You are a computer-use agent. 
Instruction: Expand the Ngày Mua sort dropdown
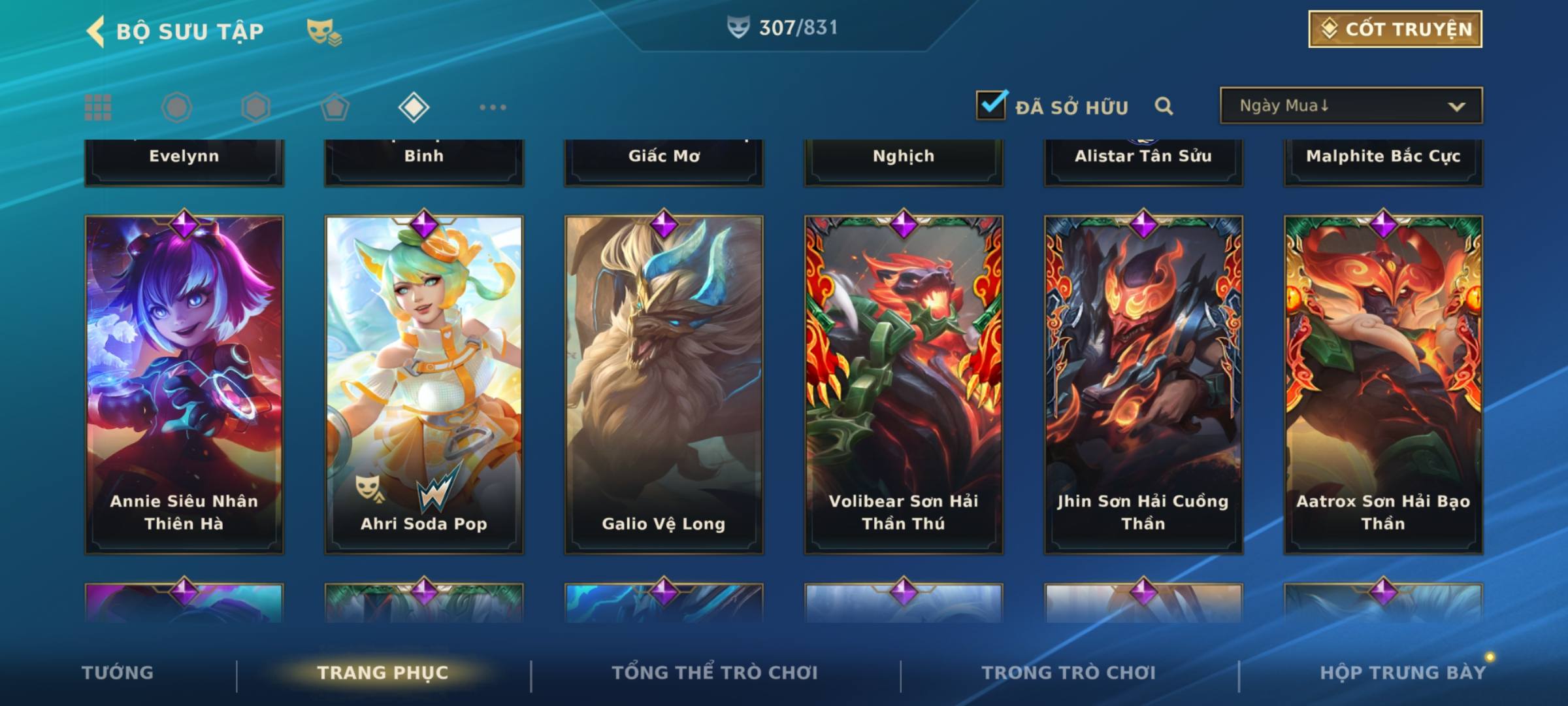coord(1350,106)
